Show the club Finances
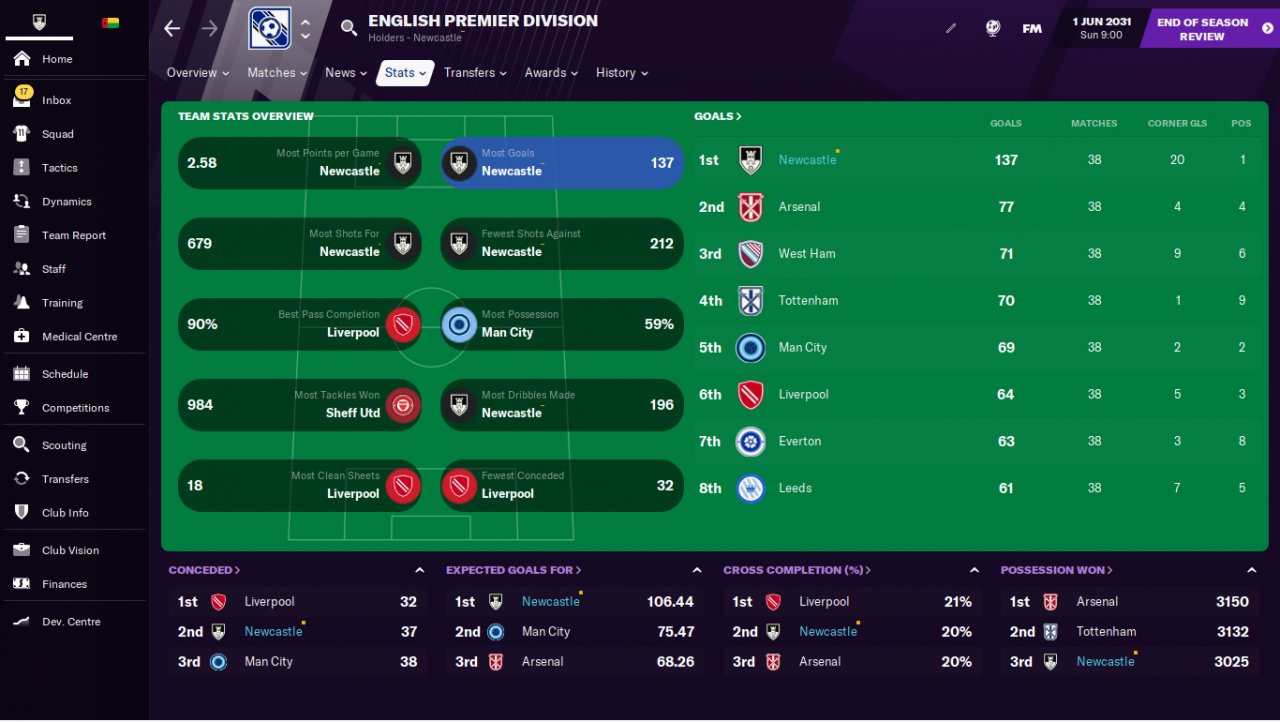1280x722 pixels. click(x=64, y=584)
